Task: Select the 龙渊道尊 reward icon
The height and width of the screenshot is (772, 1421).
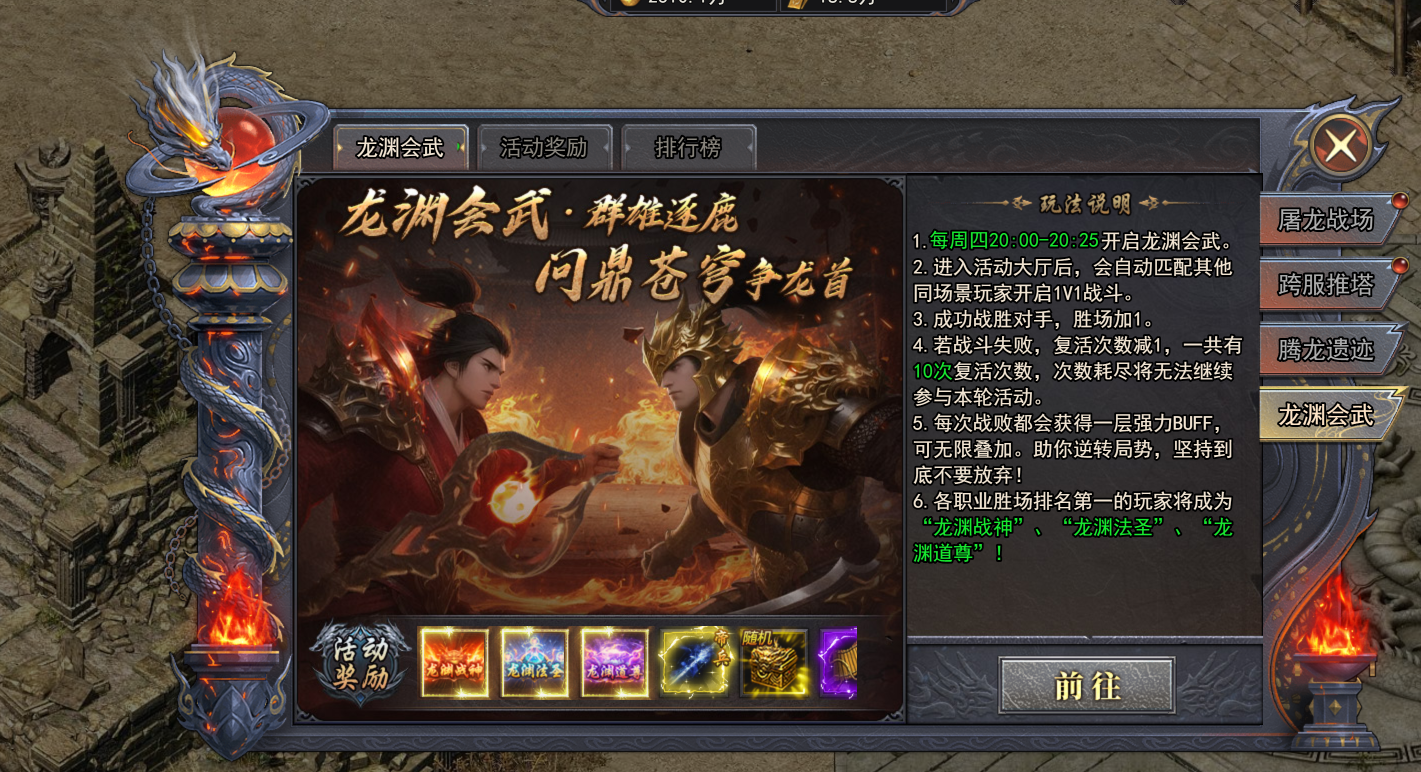Action: (x=614, y=663)
